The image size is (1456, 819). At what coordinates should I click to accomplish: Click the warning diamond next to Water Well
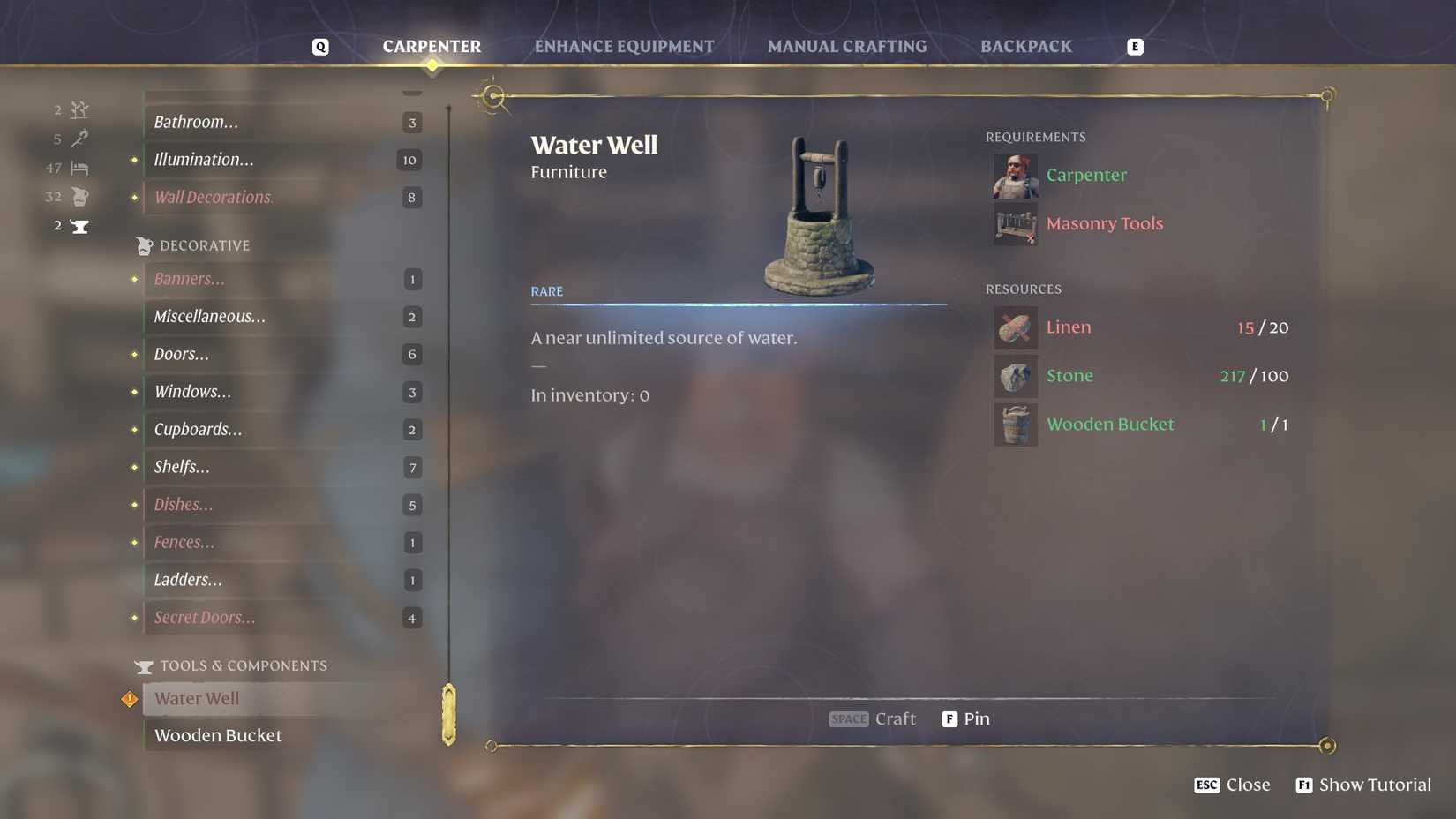(129, 698)
